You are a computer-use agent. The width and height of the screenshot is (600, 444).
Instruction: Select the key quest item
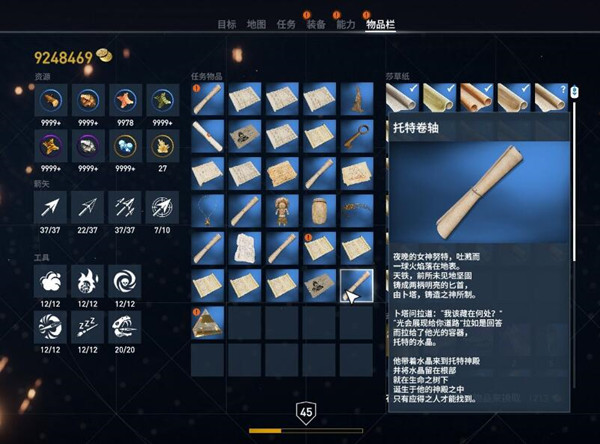pos(357,137)
